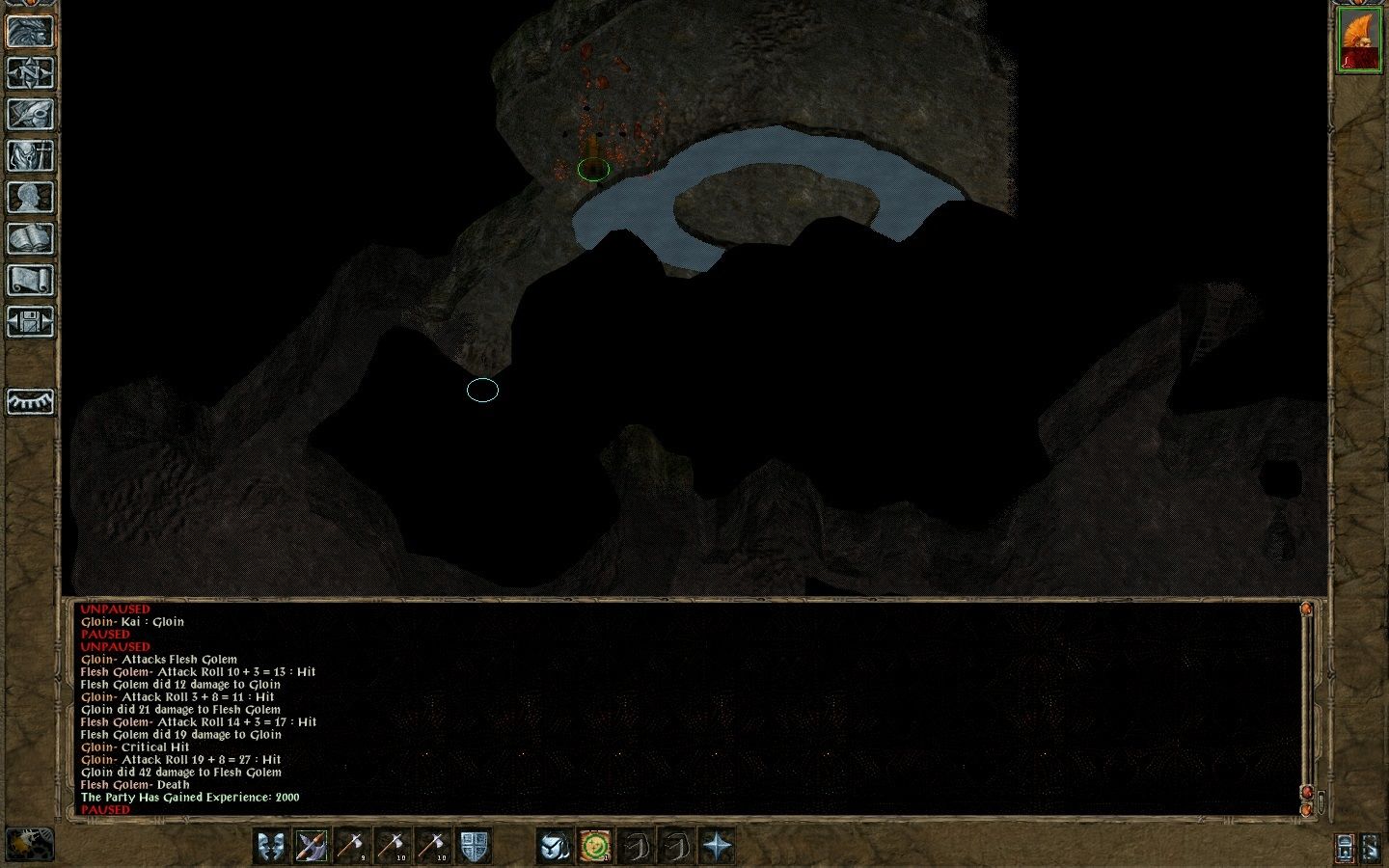Open the priest scroll in the sidebar

[30, 280]
